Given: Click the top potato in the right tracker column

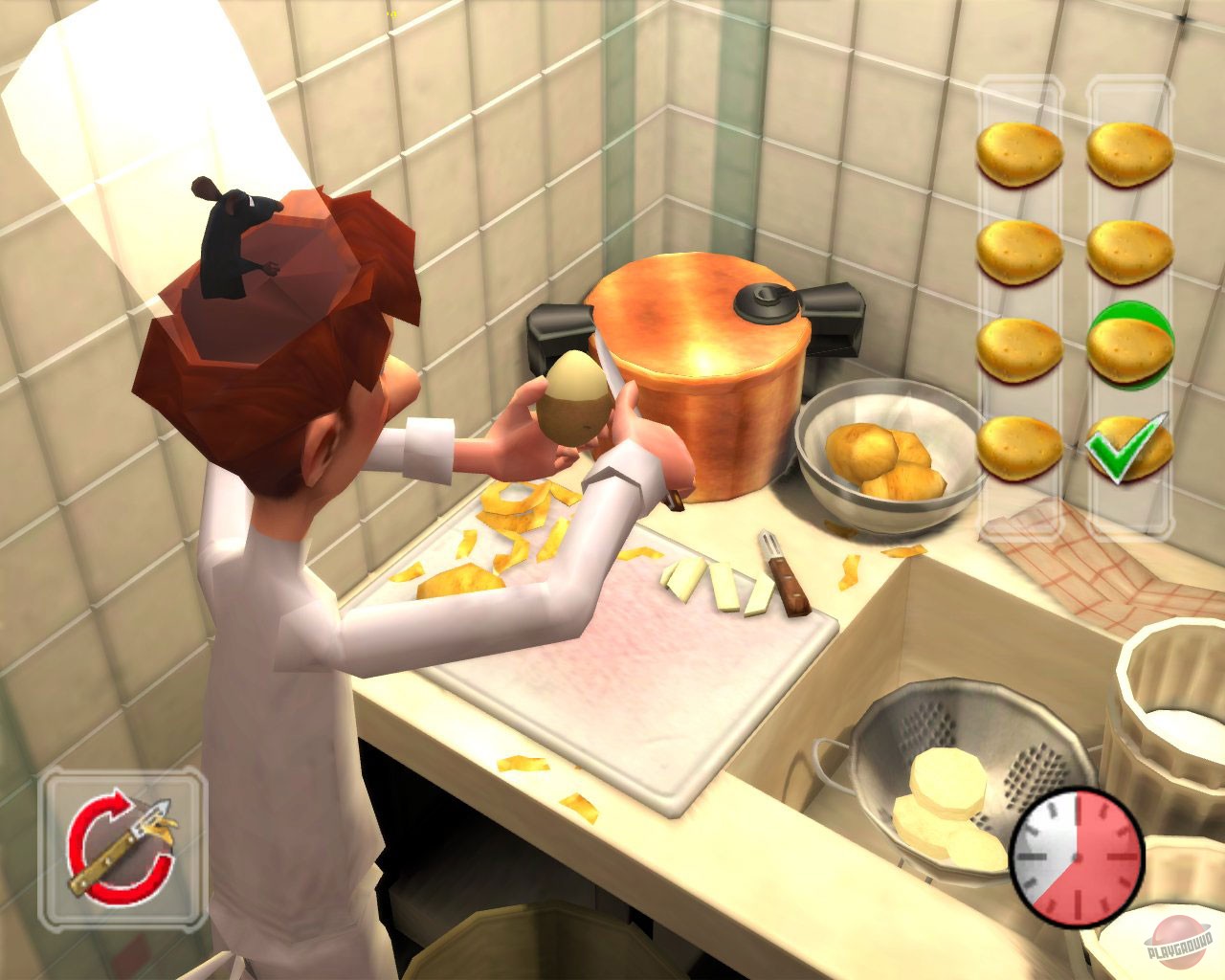Looking at the screenshot, I should pyautogui.click(x=1127, y=153).
